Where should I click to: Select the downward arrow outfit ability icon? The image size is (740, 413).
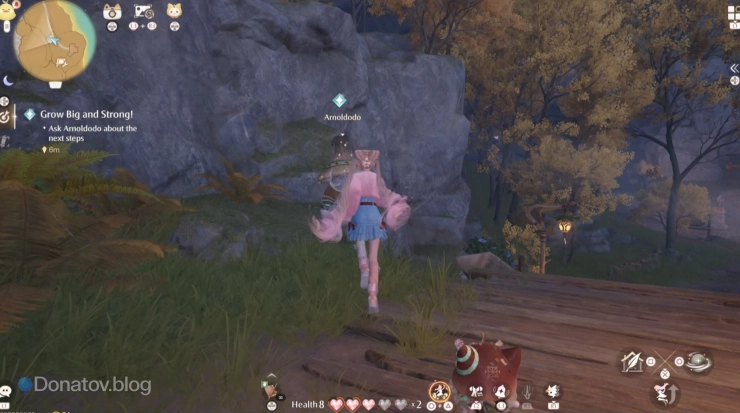[x=527, y=392]
